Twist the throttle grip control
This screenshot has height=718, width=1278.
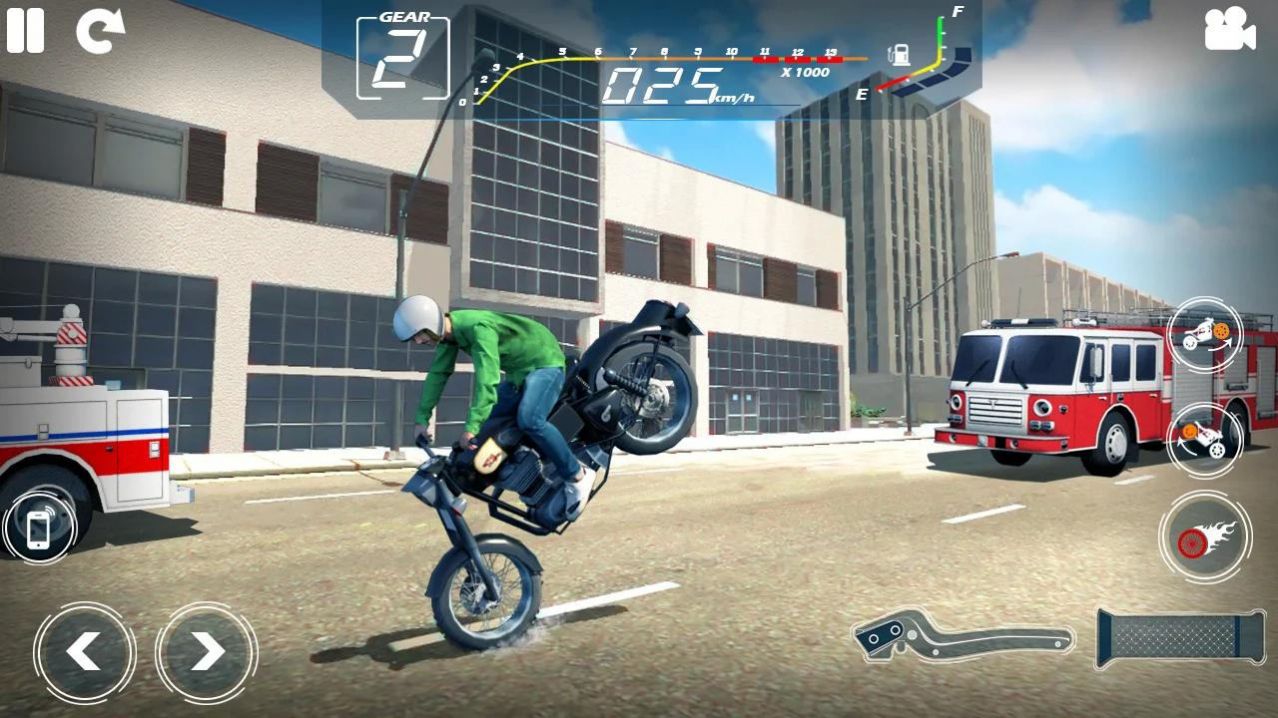1181,637
